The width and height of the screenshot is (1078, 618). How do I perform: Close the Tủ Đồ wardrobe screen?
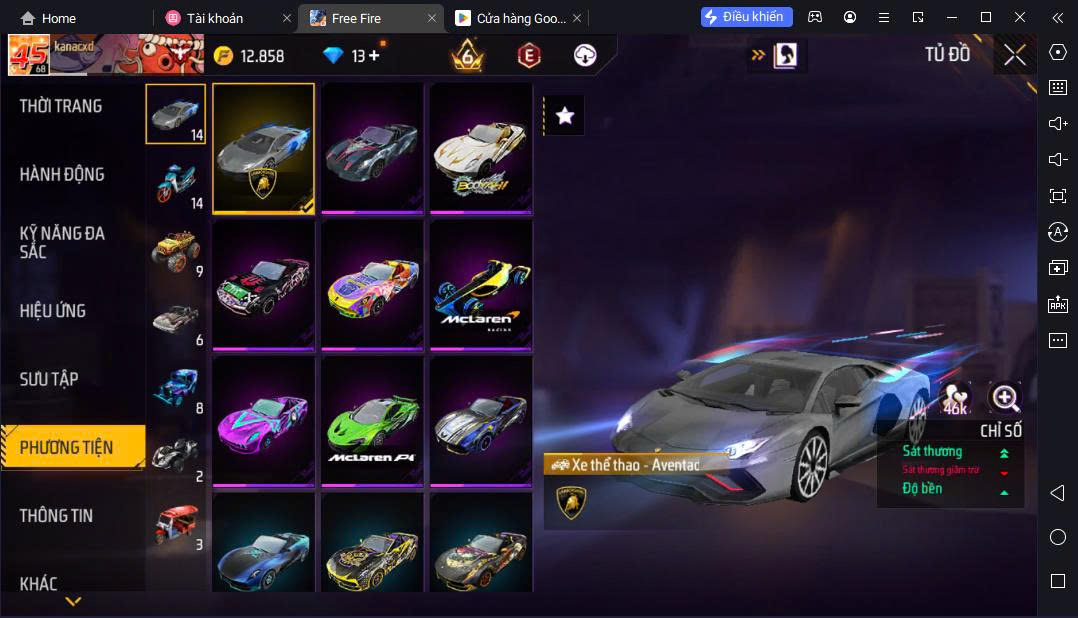pos(1015,55)
